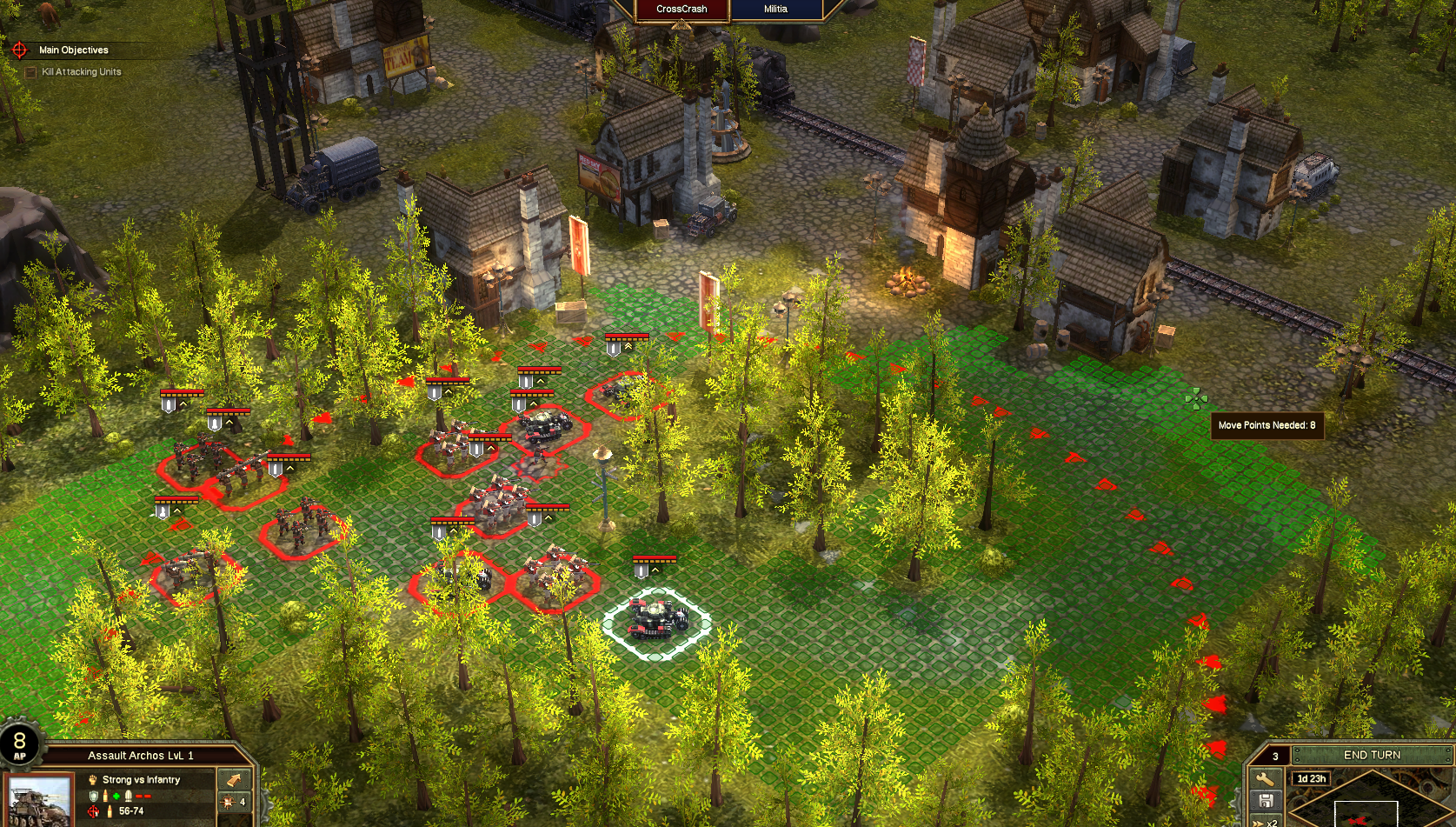This screenshot has width=1456, height=827.
Task: Select the white-outlined Assault Archos unit
Action: click(658, 617)
